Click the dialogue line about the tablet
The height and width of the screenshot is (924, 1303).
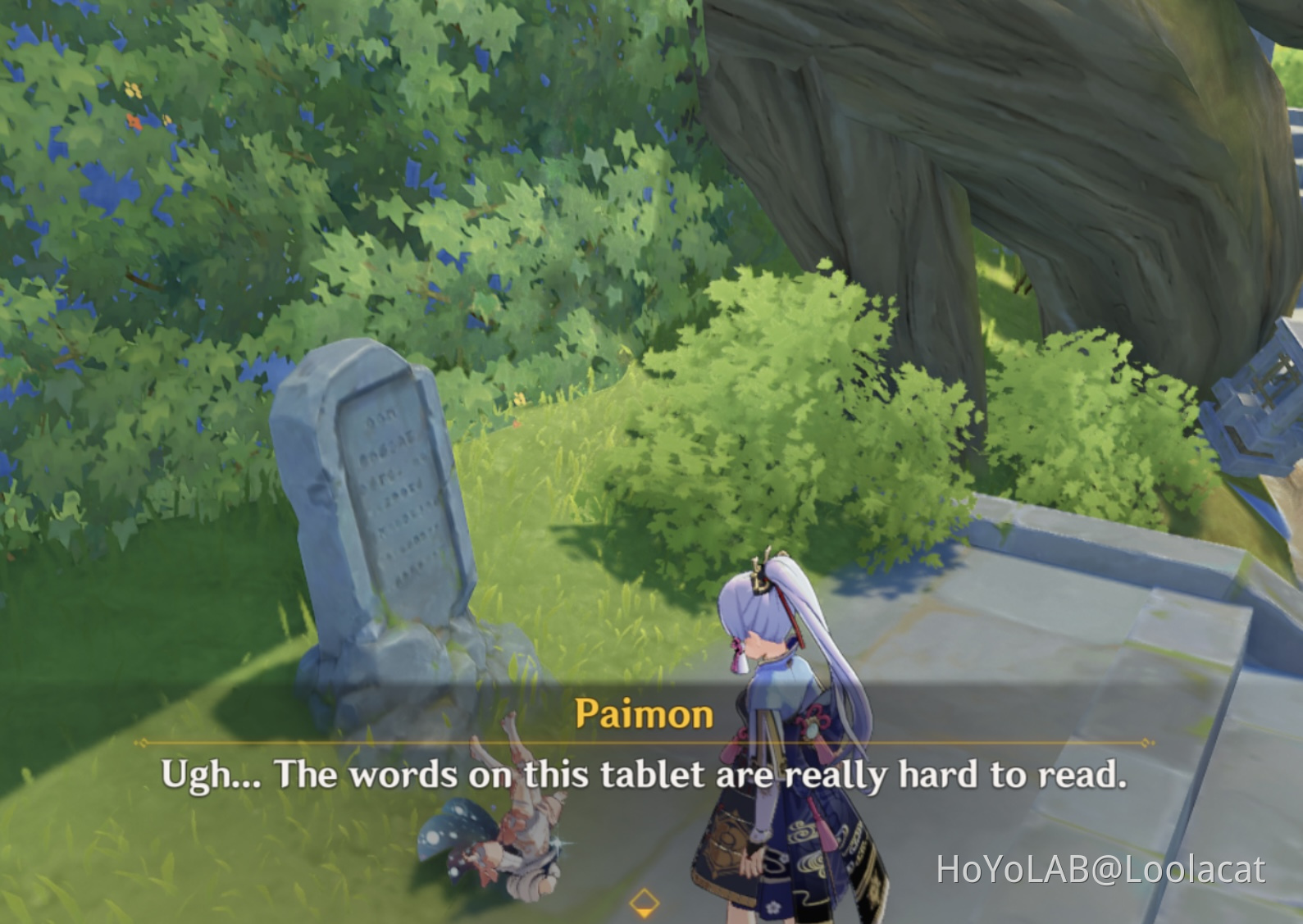coord(648,772)
